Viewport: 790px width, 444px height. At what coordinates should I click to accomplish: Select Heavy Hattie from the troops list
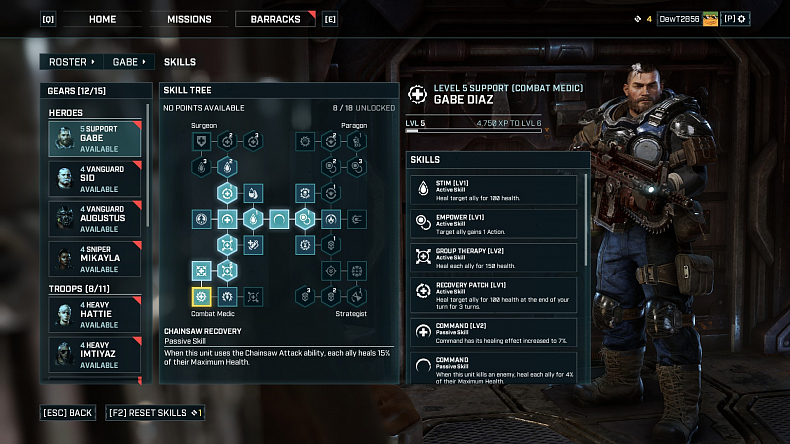(97, 316)
